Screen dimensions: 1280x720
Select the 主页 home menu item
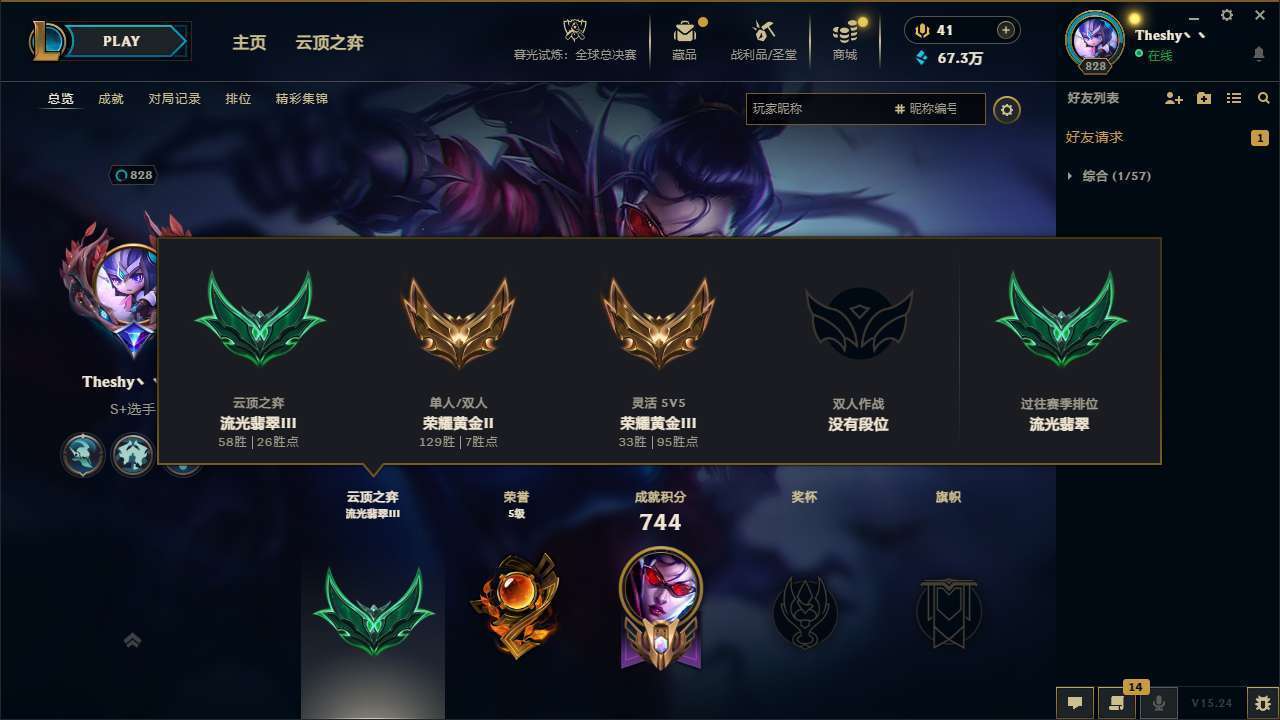[x=249, y=42]
